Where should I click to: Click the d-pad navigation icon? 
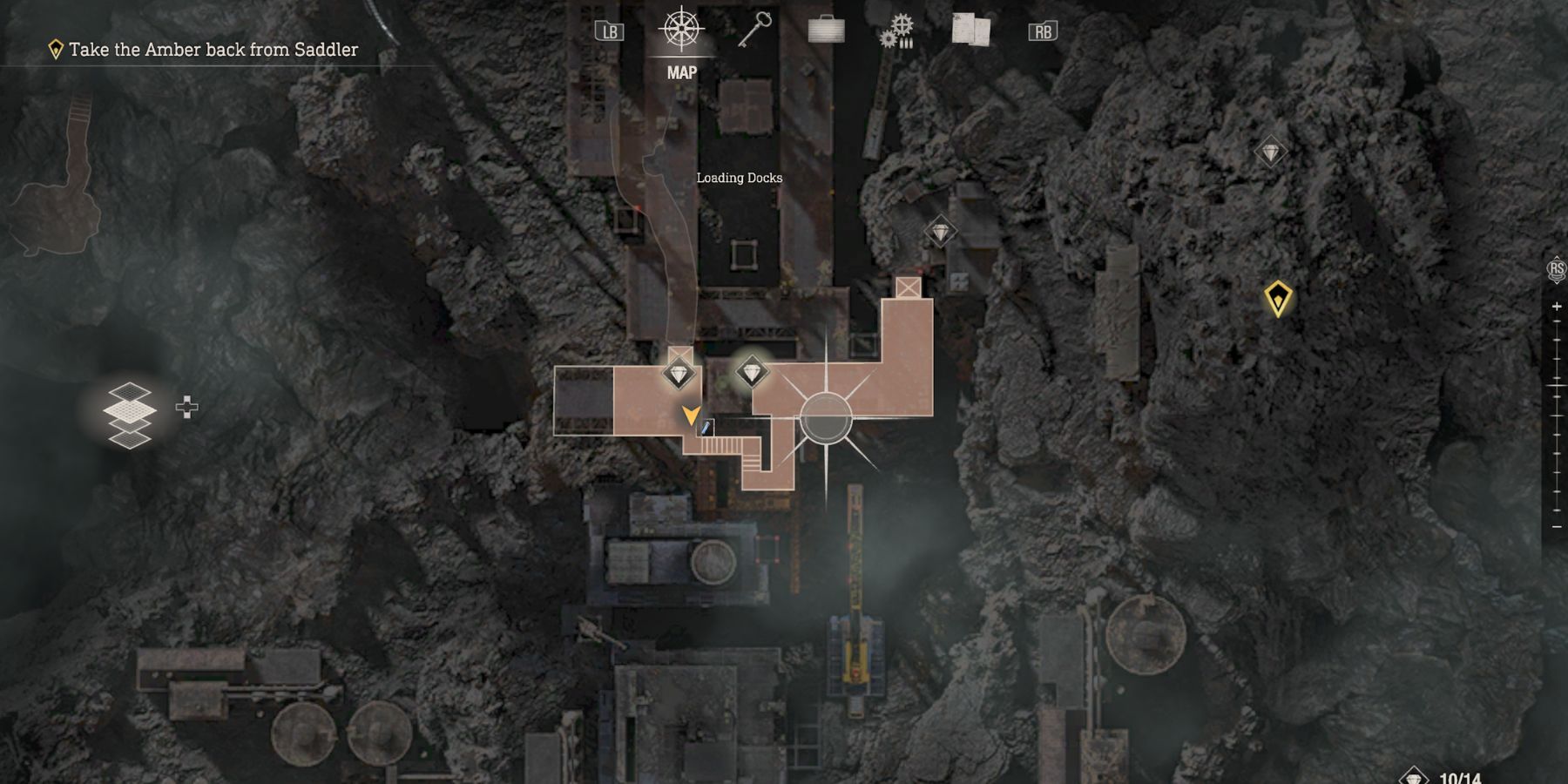click(186, 405)
